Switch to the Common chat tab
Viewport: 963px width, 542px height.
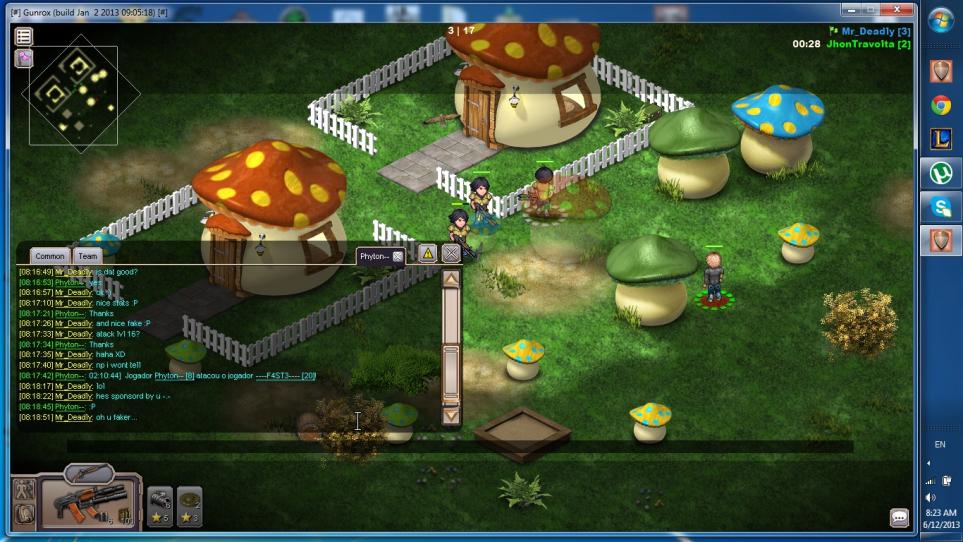pyautogui.click(x=49, y=256)
